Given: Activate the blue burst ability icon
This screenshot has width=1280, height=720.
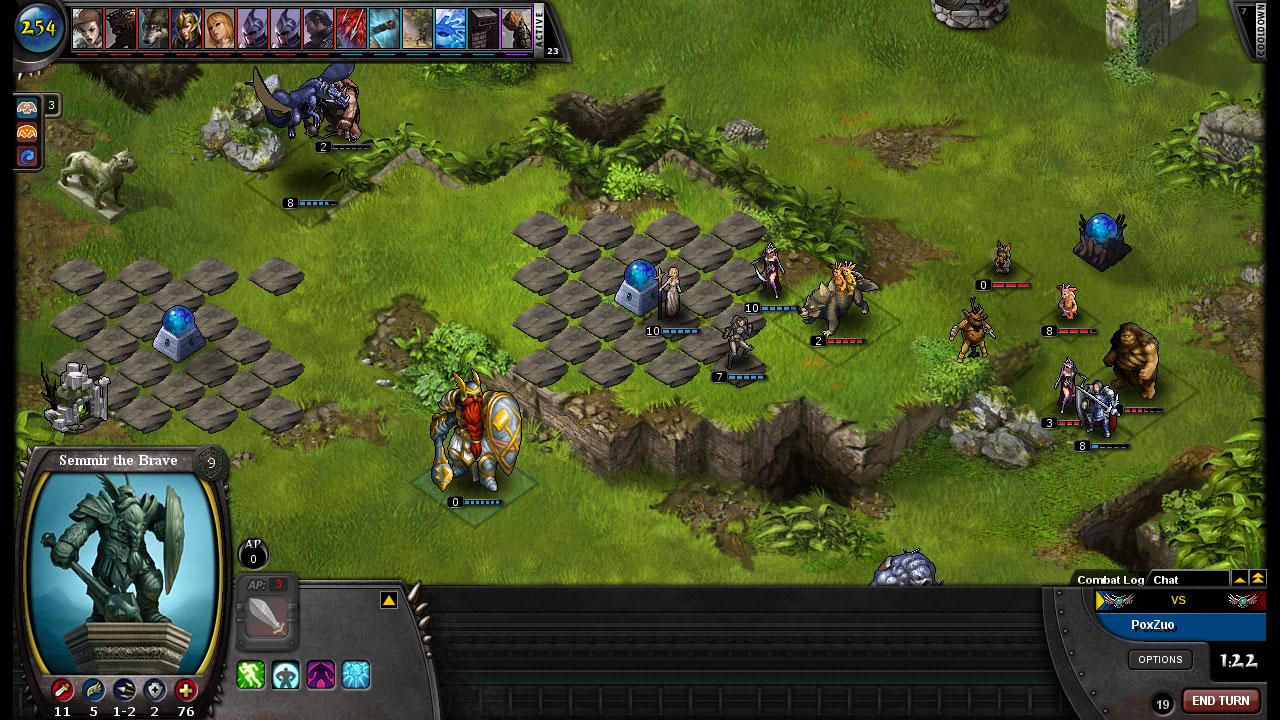Looking at the screenshot, I should click(356, 675).
